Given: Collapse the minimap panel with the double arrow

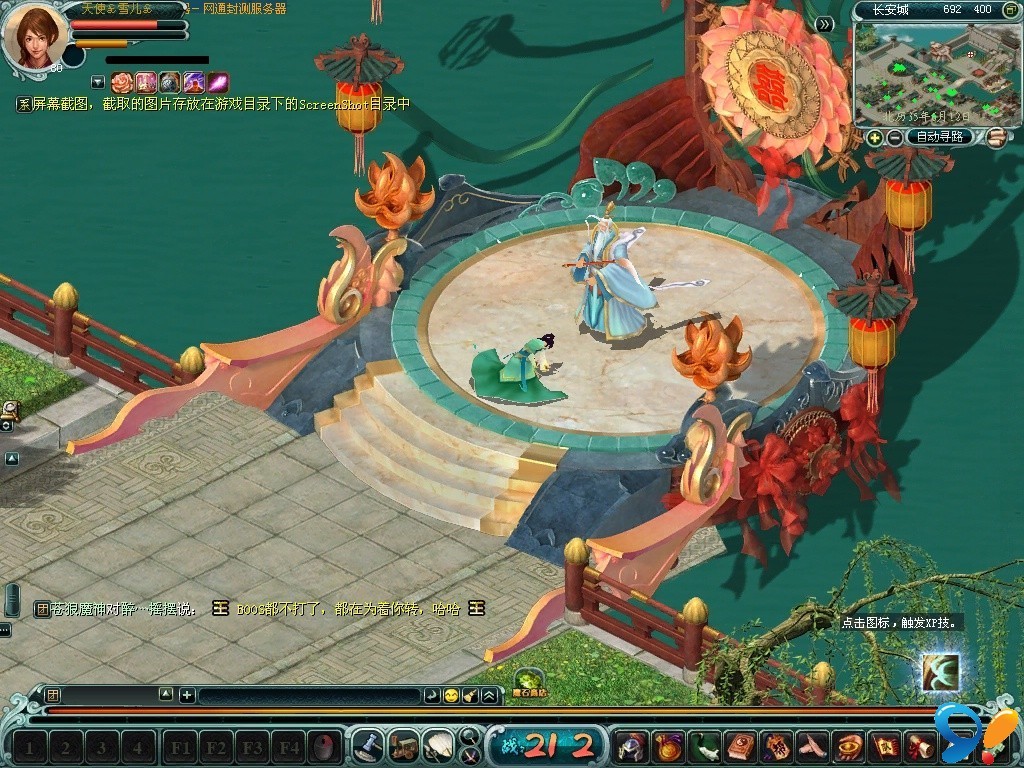Looking at the screenshot, I should (x=825, y=24).
